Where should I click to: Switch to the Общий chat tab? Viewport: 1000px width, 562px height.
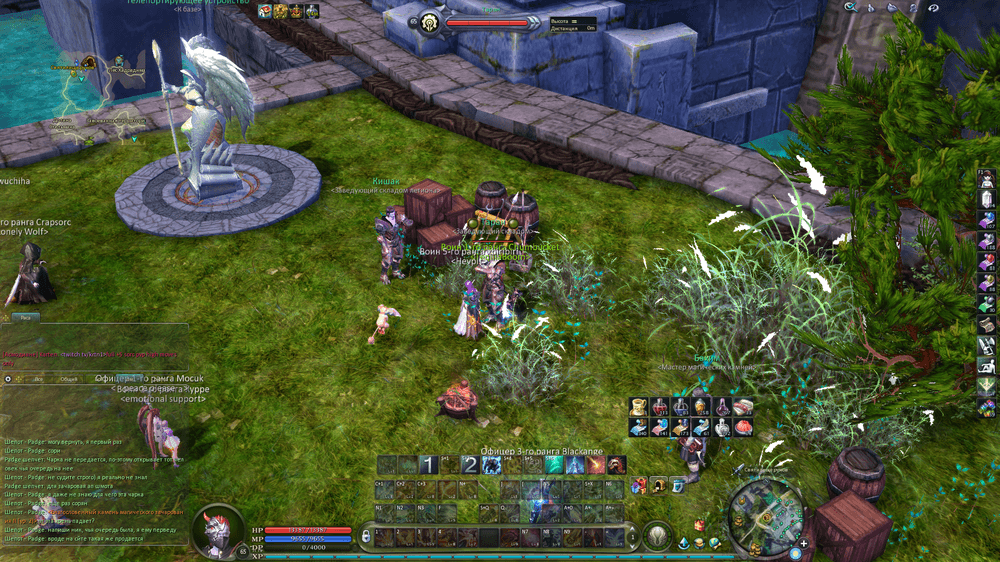(x=68, y=379)
